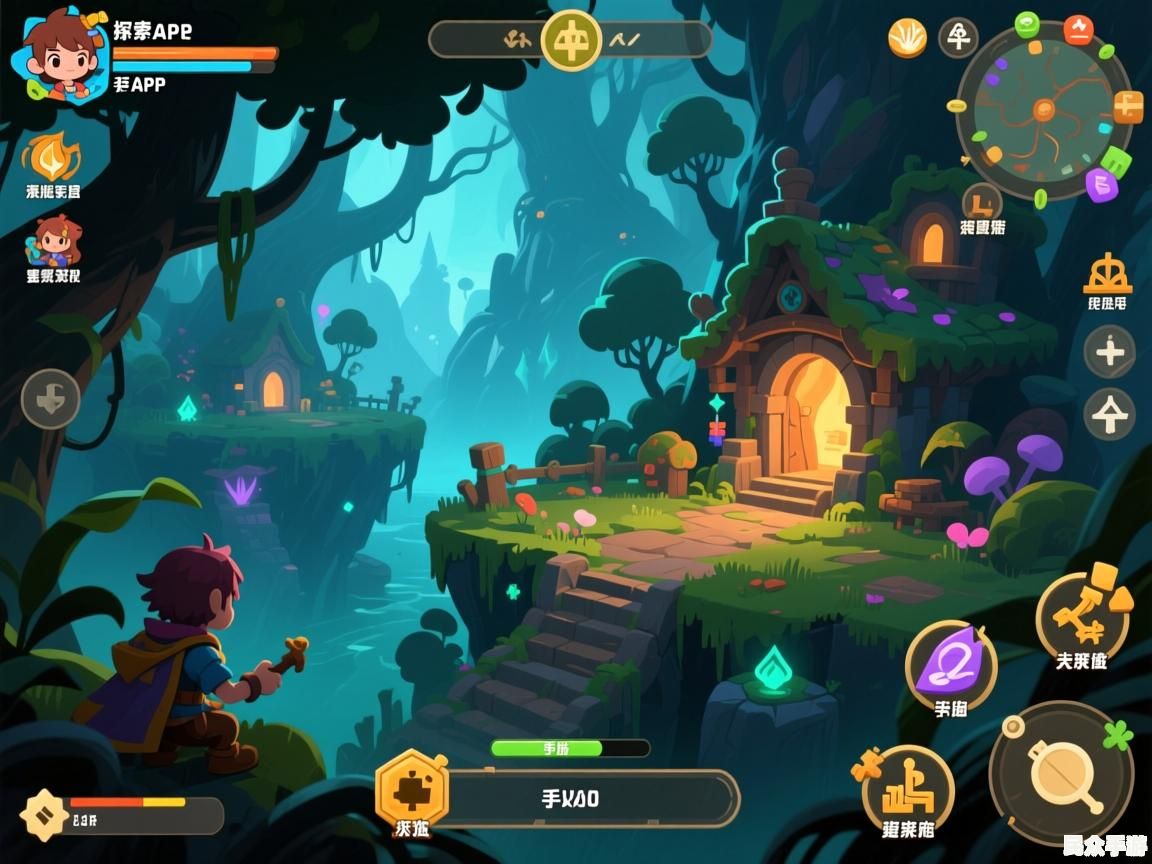This screenshot has height=864, width=1152.
Task: Open the gray round tree icon button
Action: click(958, 38)
